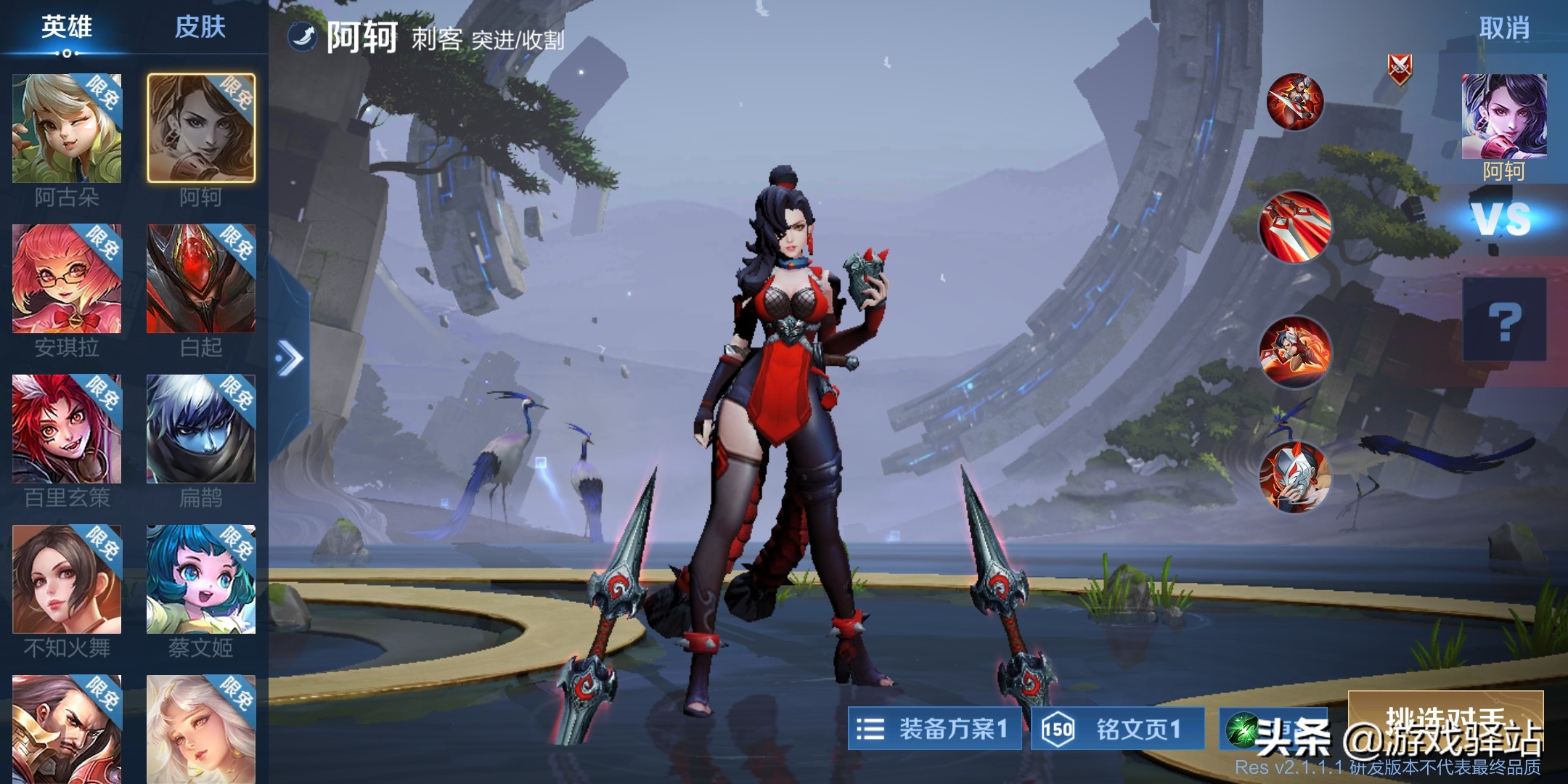
Task: Pick the 扁鹊 hero portrait
Action: point(201,430)
